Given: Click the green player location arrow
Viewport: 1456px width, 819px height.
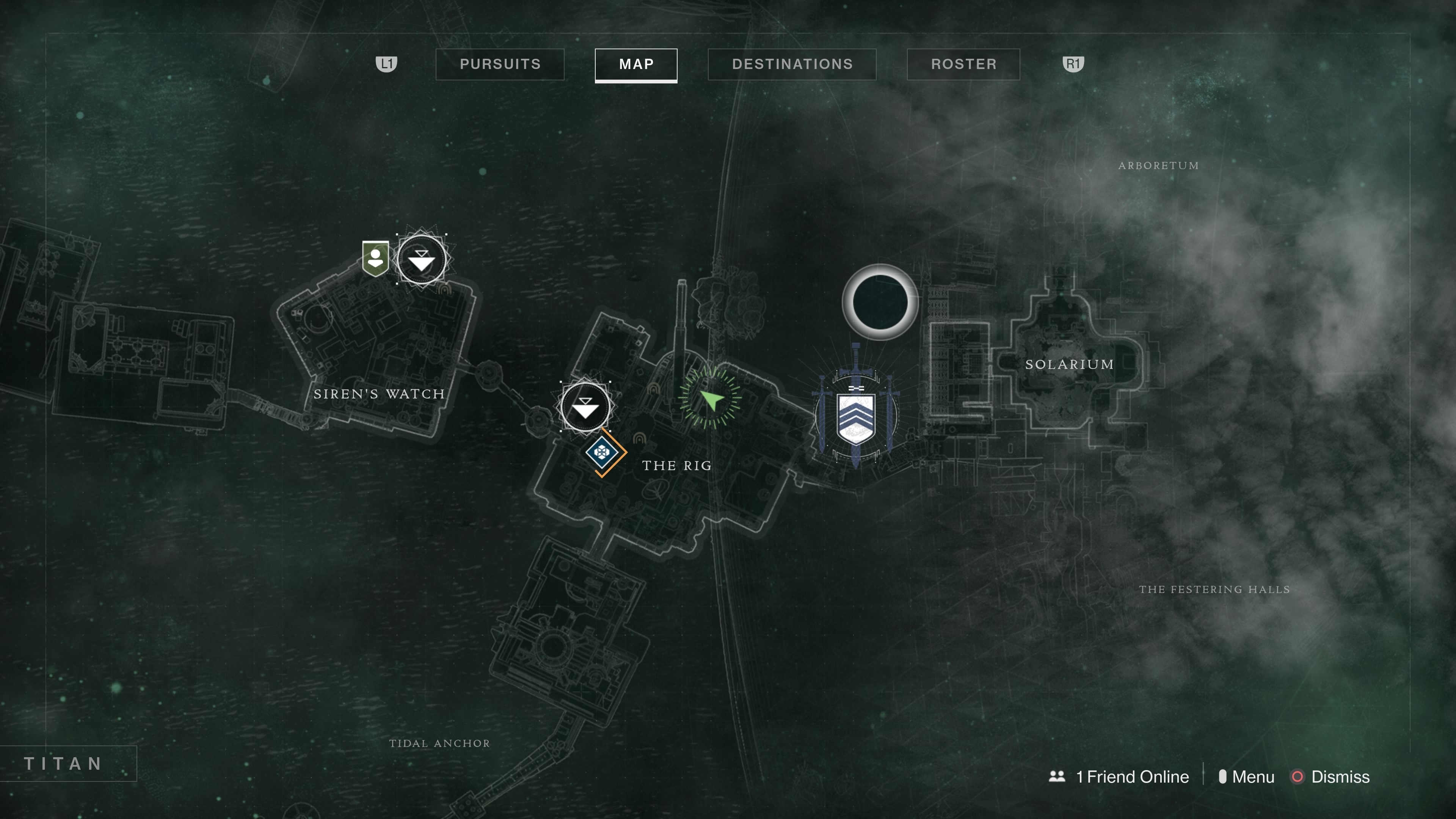Looking at the screenshot, I should click(x=711, y=399).
